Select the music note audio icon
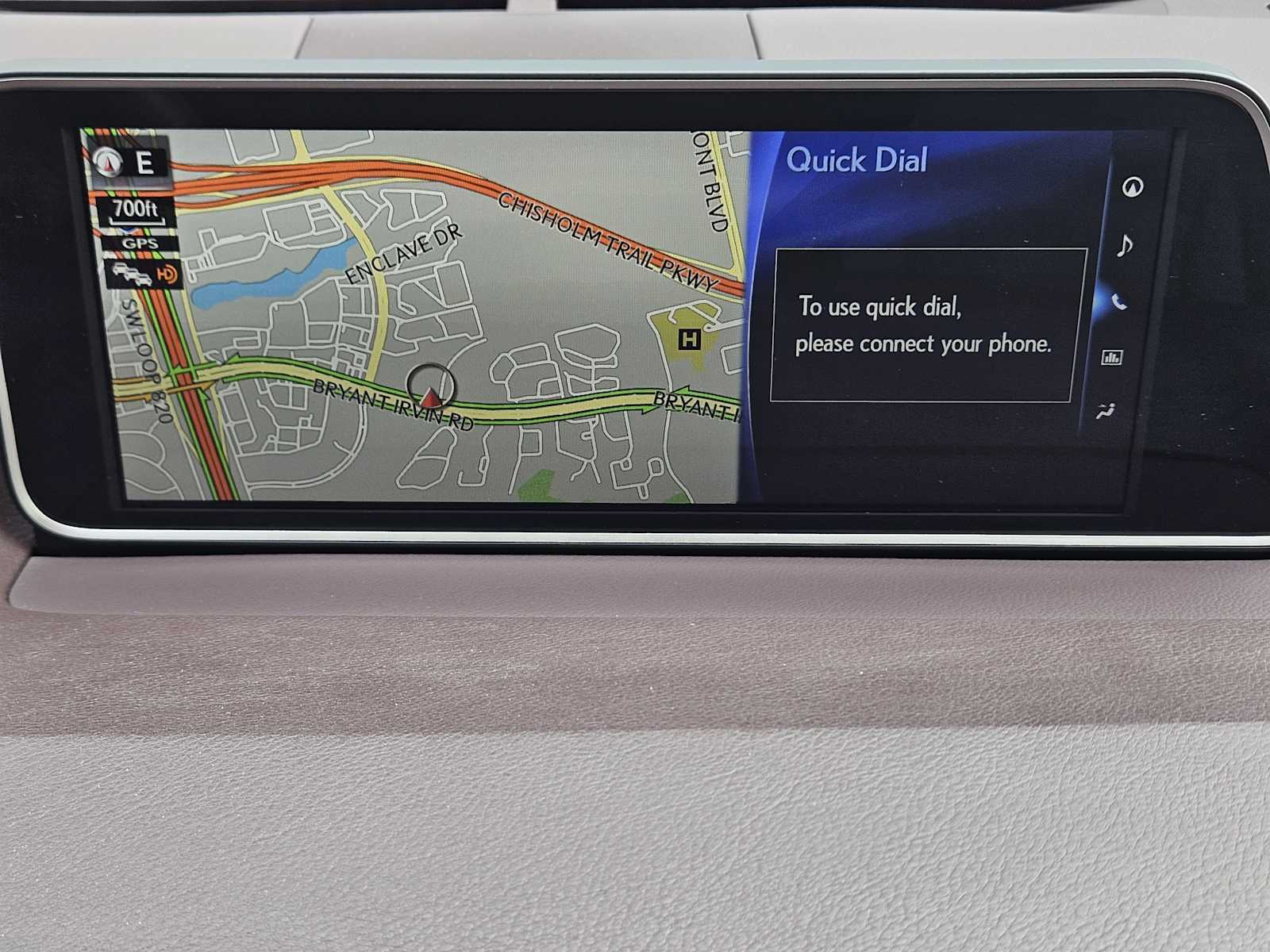Screen dimensions: 1270x952 (x=1124, y=245)
